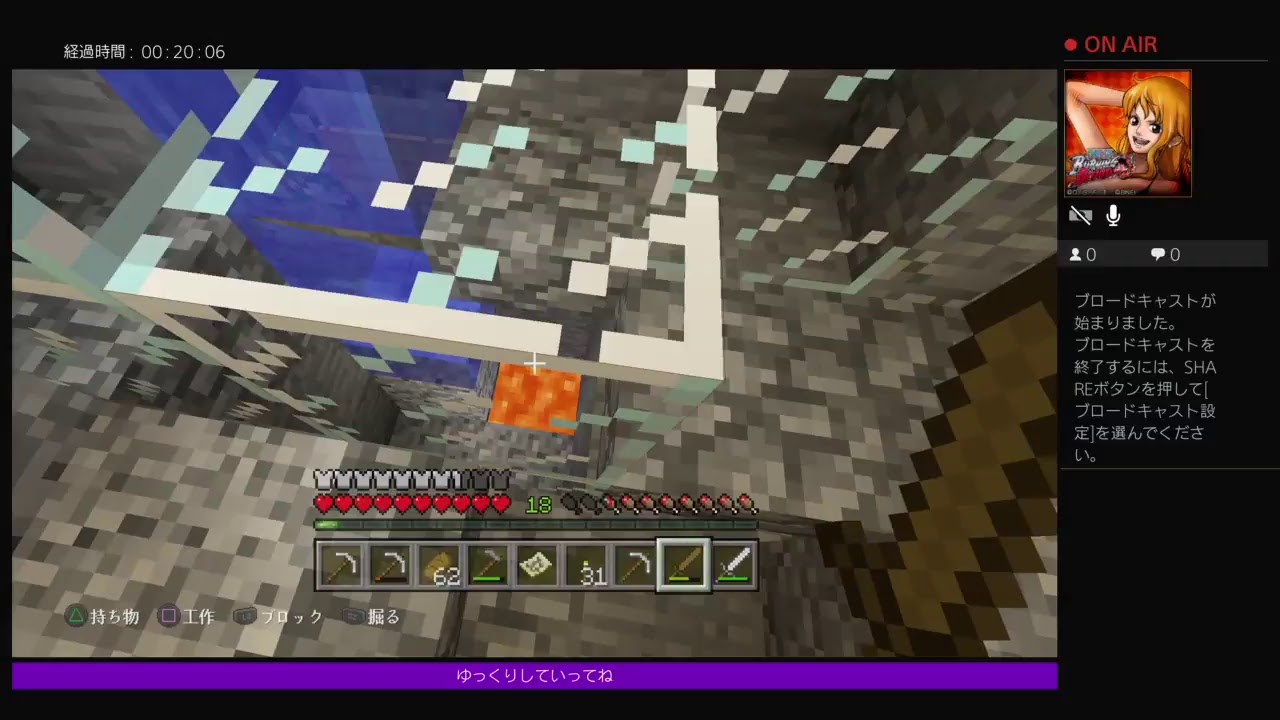Select the damaged pickaxe in the second slot
This screenshot has width=1280, height=720.
pyautogui.click(x=390, y=565)
